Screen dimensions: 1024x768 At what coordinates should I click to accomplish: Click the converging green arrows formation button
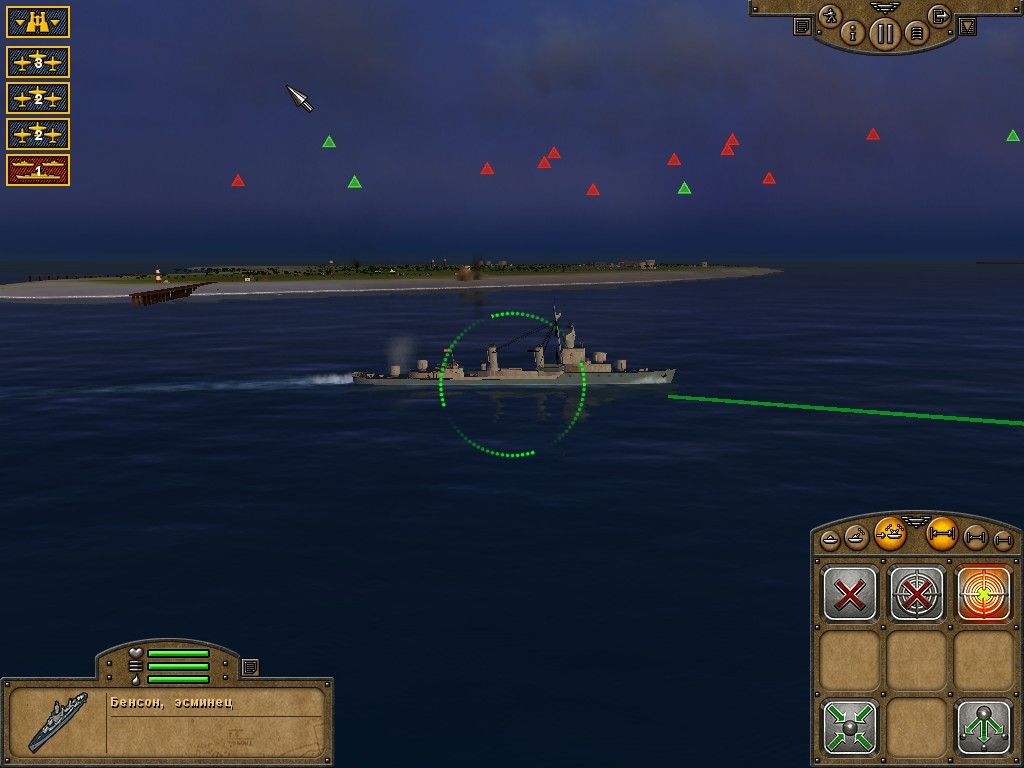pos(850,726)
